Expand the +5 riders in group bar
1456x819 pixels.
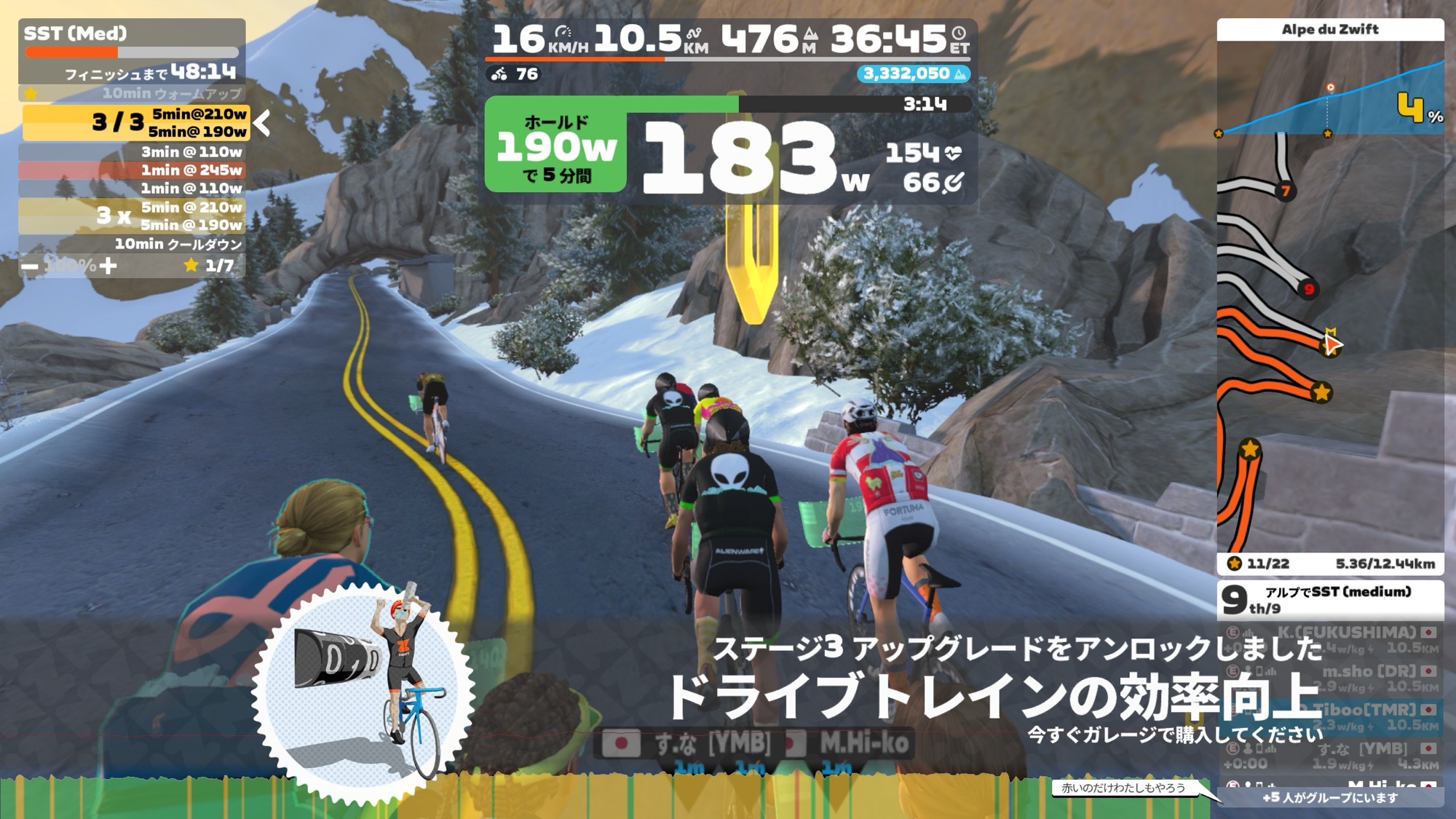(1330, 797)
